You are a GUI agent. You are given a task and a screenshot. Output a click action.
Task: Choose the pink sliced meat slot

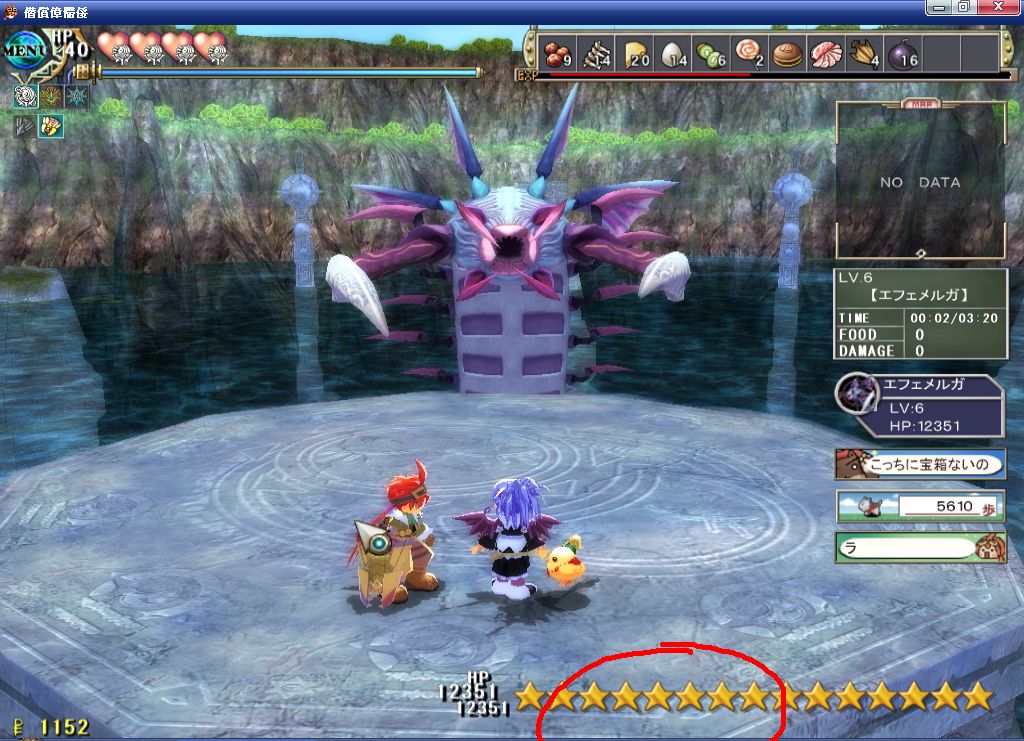click(826, 53)
